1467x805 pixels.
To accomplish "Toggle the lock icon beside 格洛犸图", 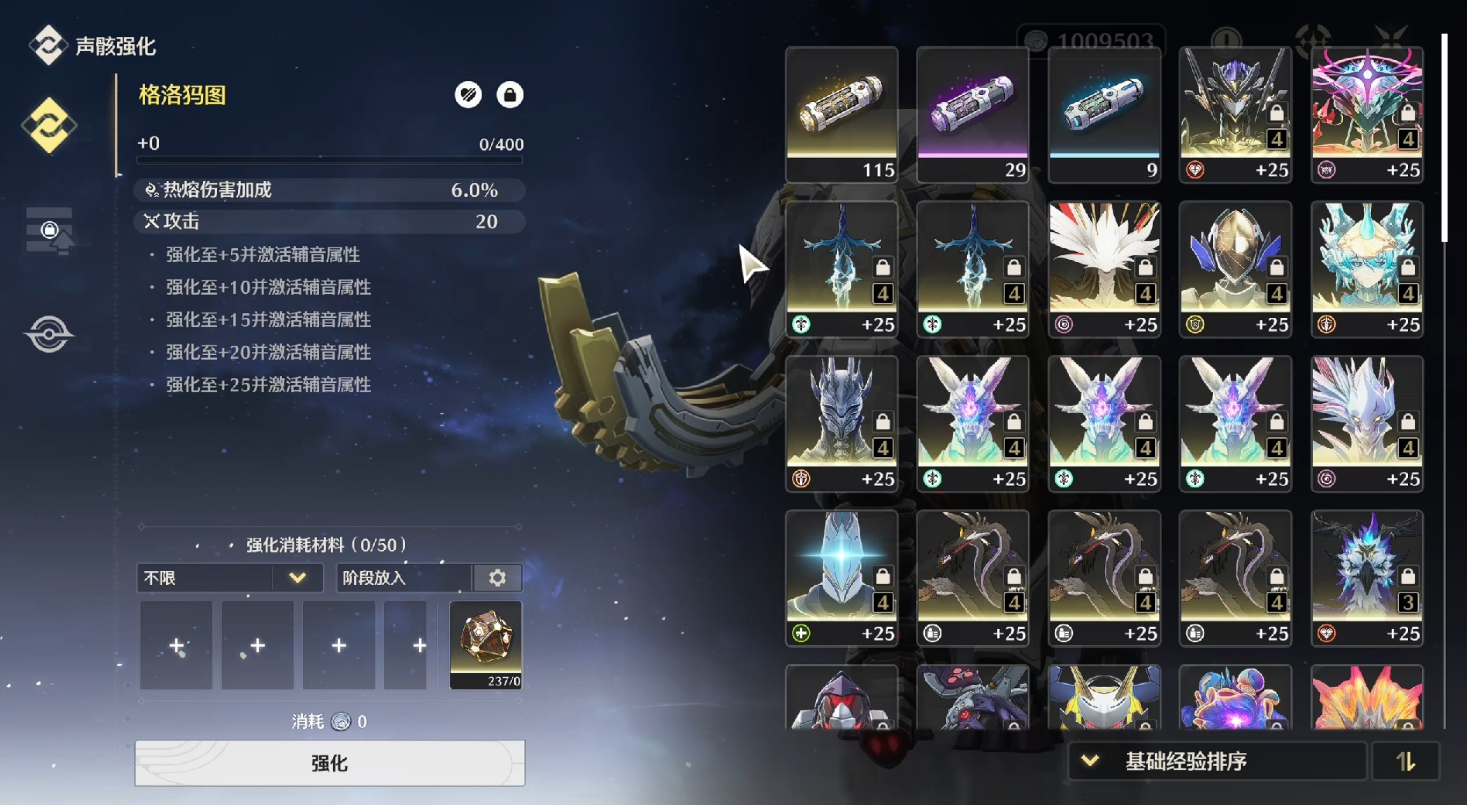I will click(x=510, y=95).
